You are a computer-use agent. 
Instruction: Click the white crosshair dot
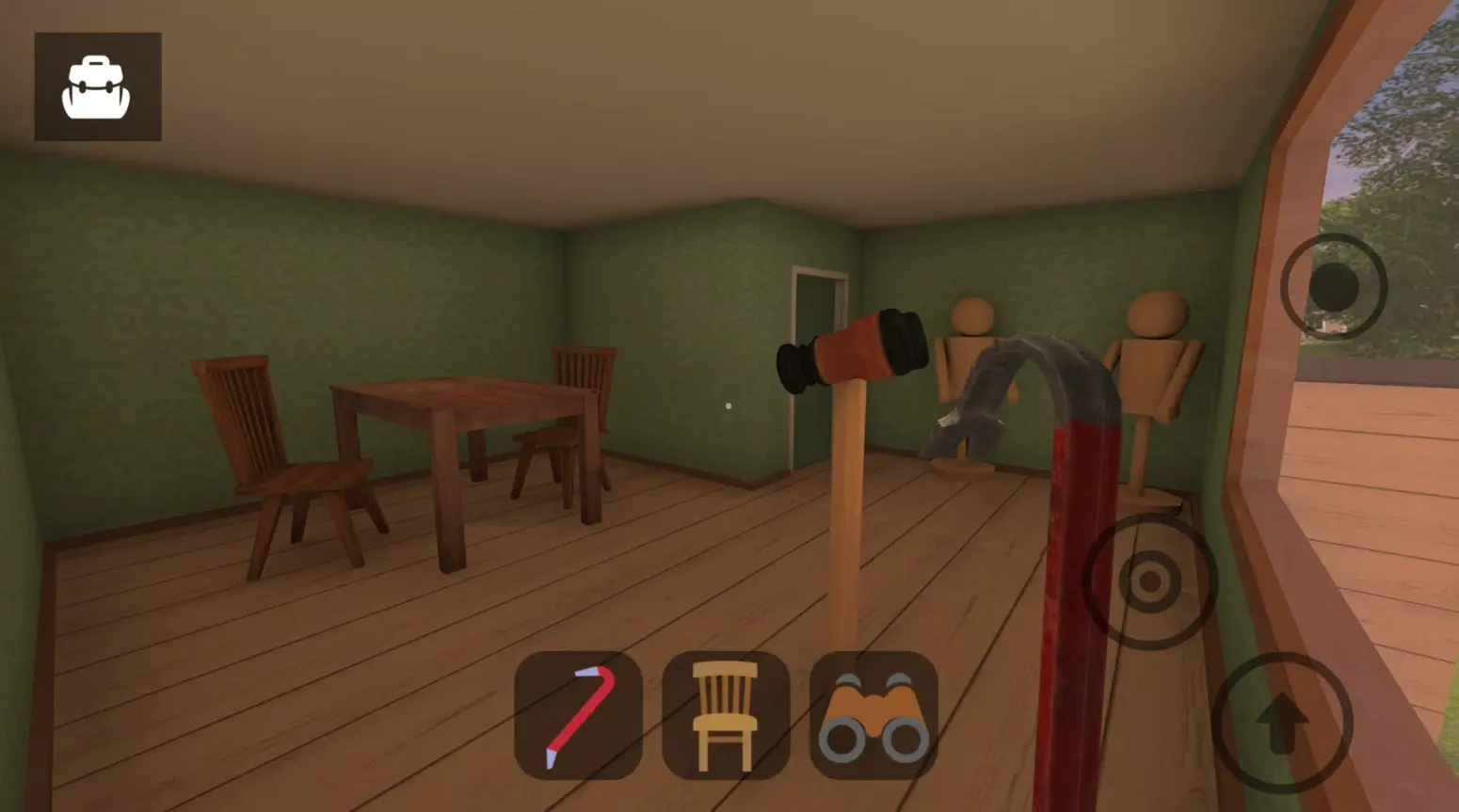729,405
